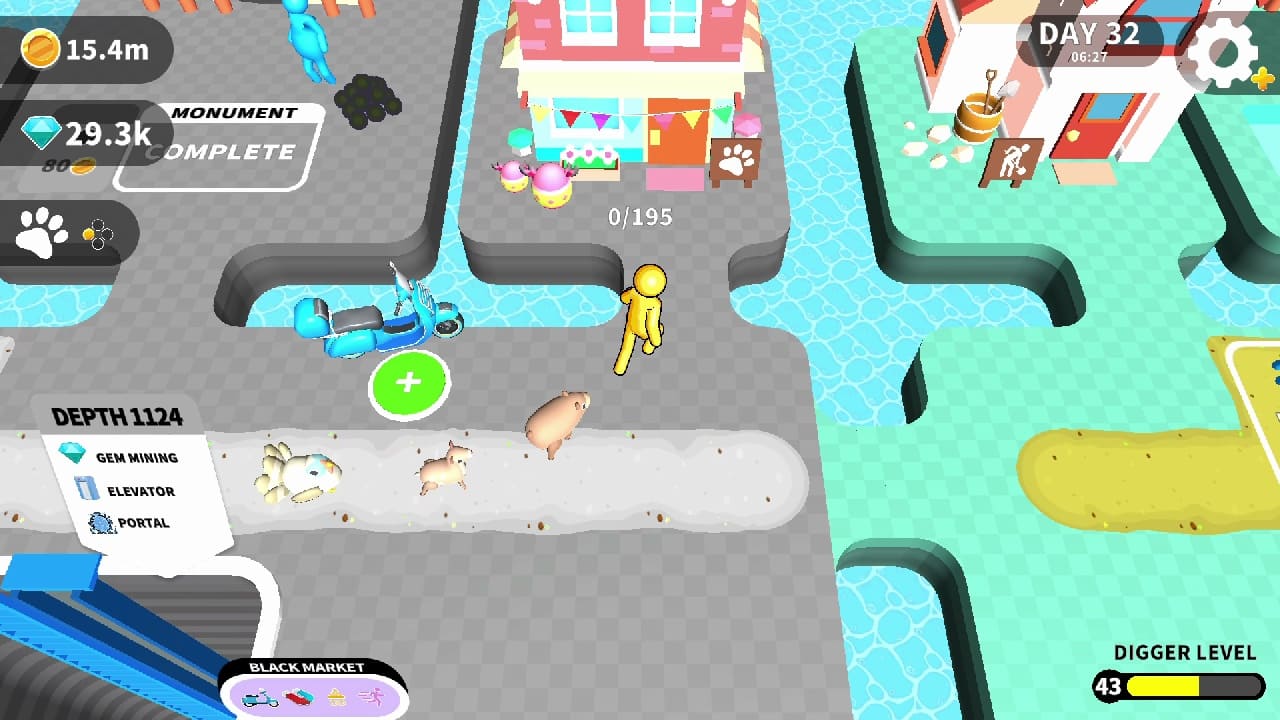The width and height of the screenshot is (1280, 720).
Task: Select the sled icon in Black Market
Action: (299, 697)
